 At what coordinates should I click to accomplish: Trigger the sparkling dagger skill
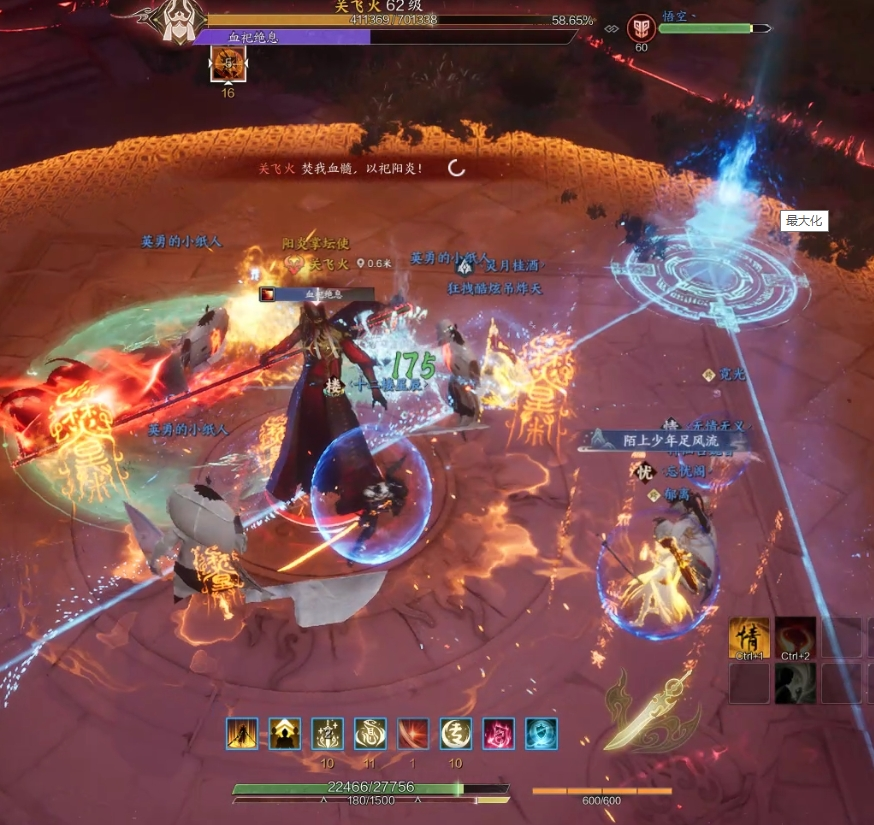[328, 734]
